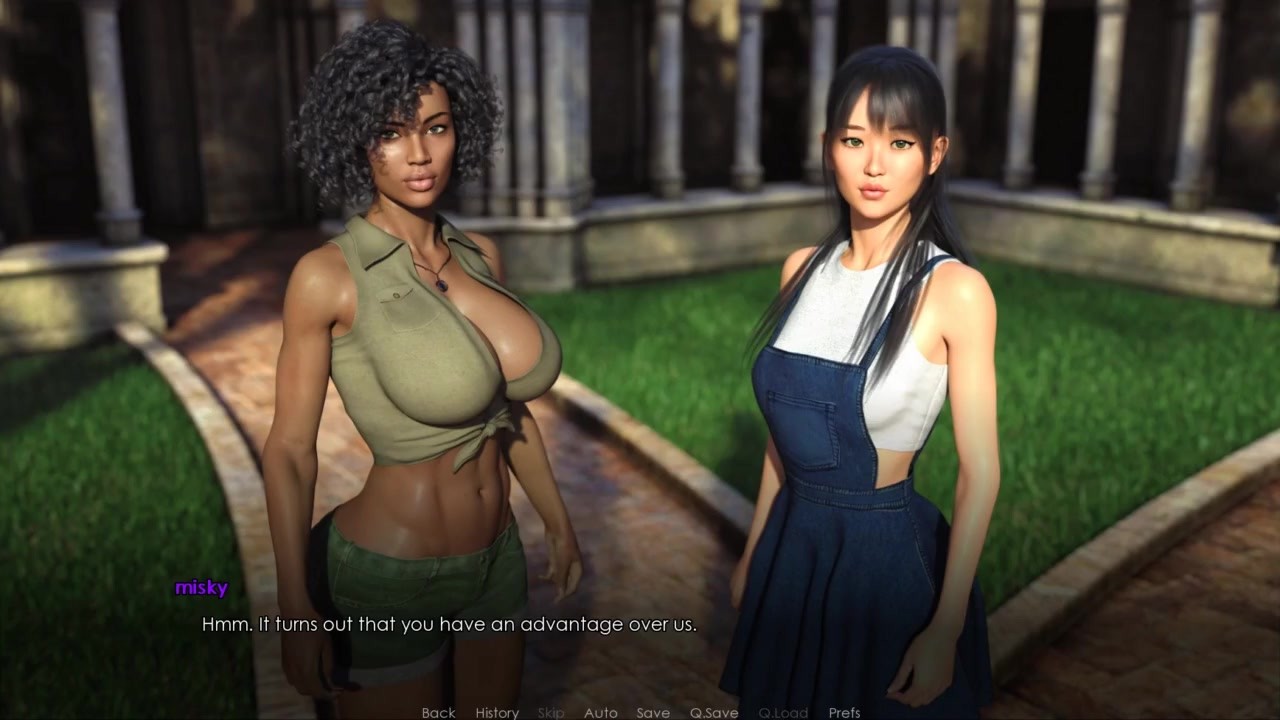Enable Auto advance mode
The height and width of the screenshot is (720, 1280).
pos(600,712)
